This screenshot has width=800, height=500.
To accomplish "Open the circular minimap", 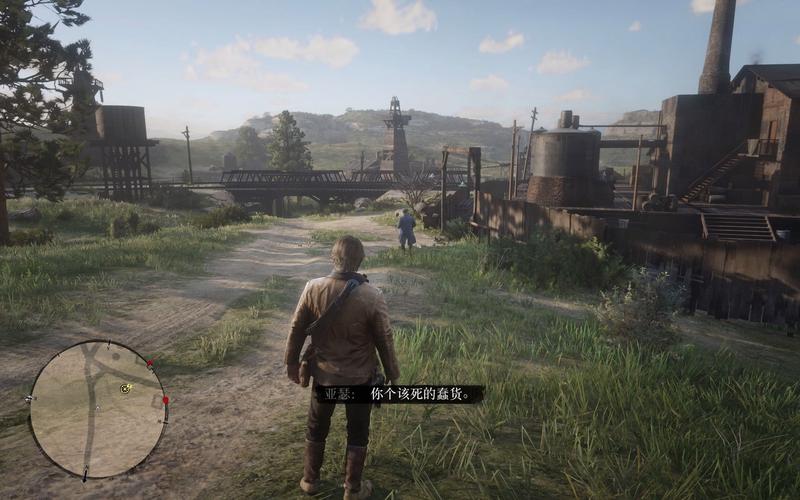I will tap(97, 409).
